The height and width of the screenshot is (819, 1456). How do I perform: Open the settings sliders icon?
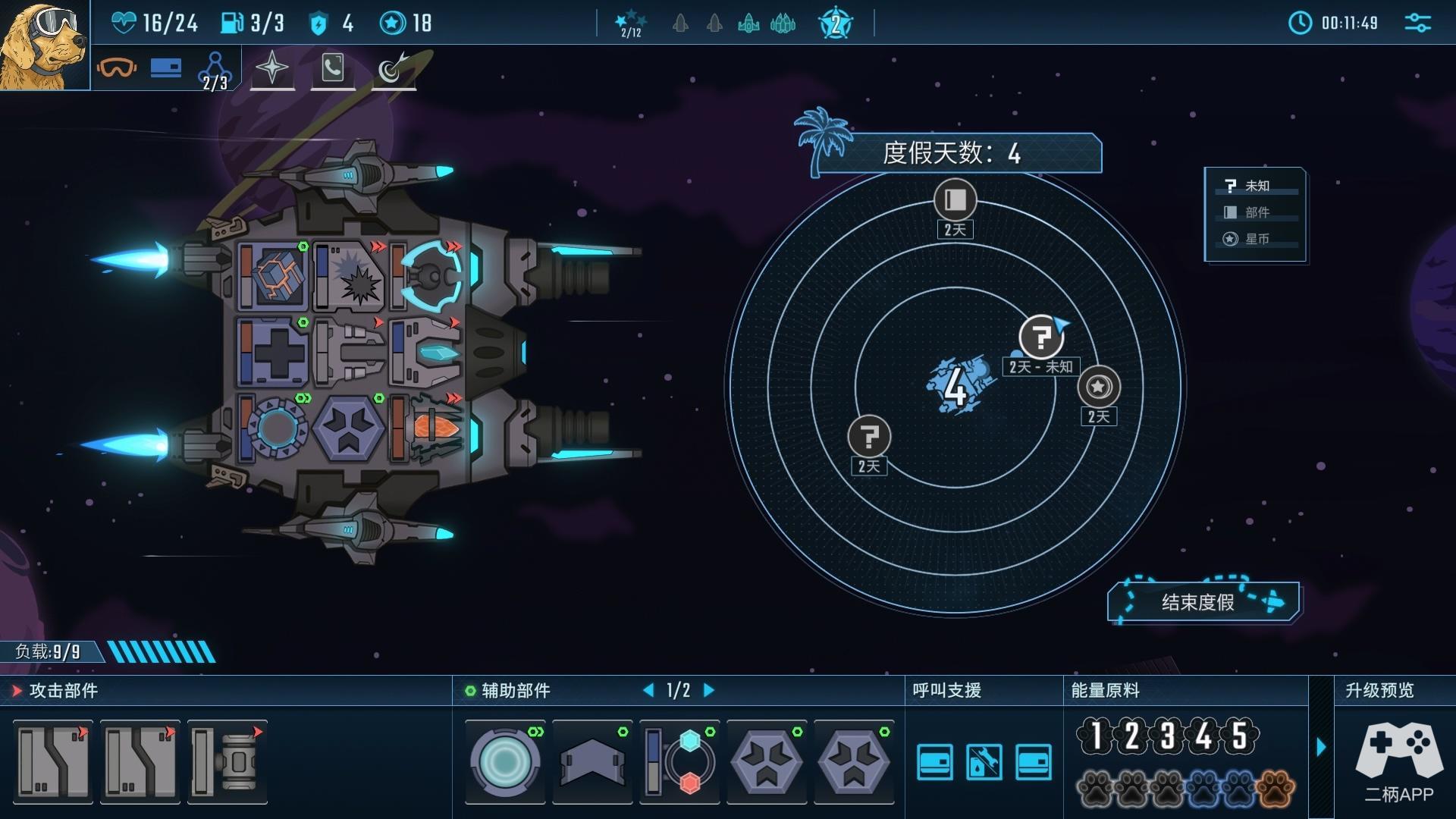click(x=1417, y=23)
